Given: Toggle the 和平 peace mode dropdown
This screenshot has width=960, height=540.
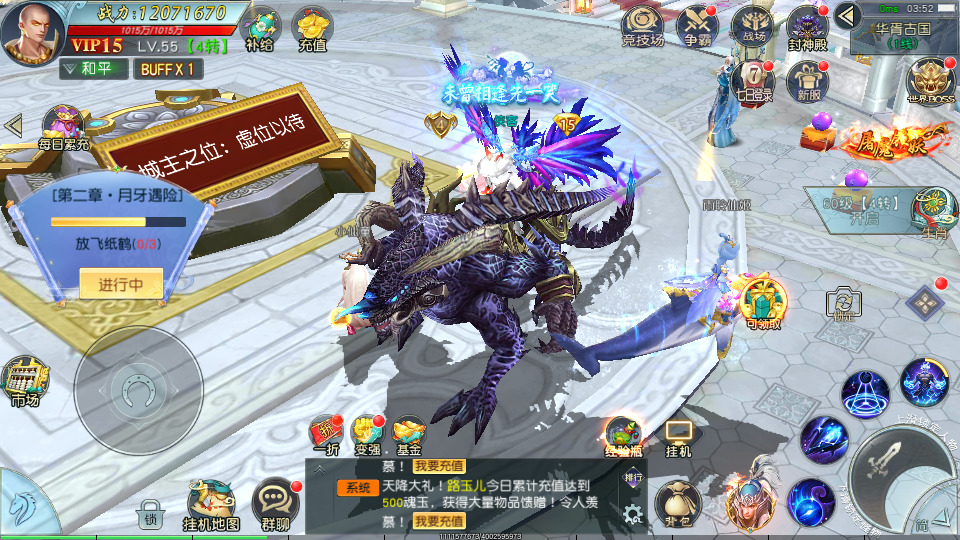Looking at the screenshot, I should 93,69.
